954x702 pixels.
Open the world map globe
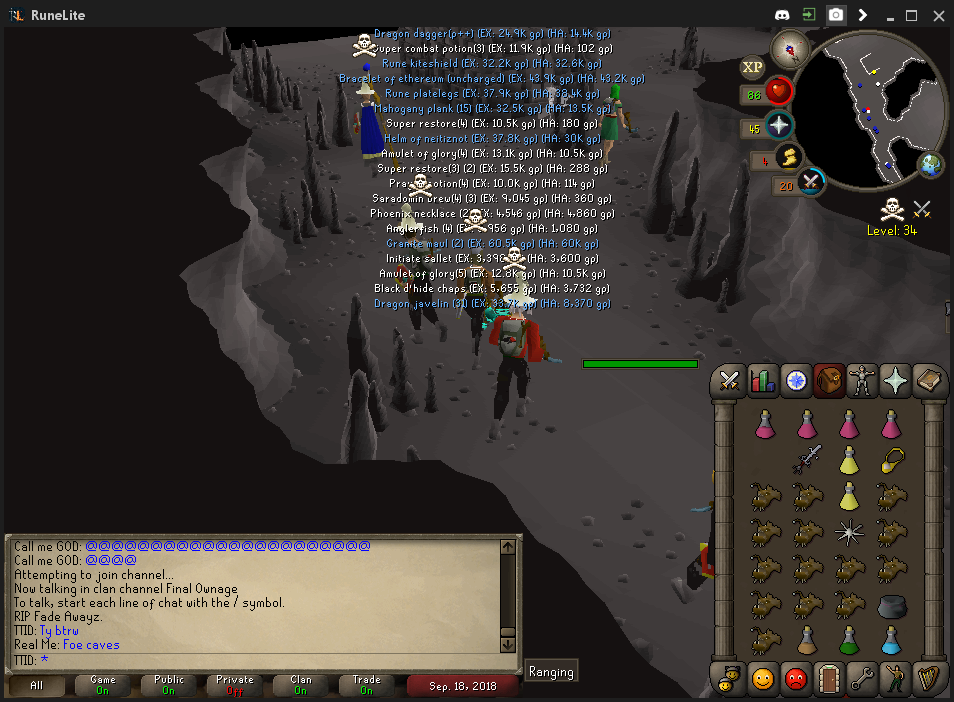[x=931, y=165]
